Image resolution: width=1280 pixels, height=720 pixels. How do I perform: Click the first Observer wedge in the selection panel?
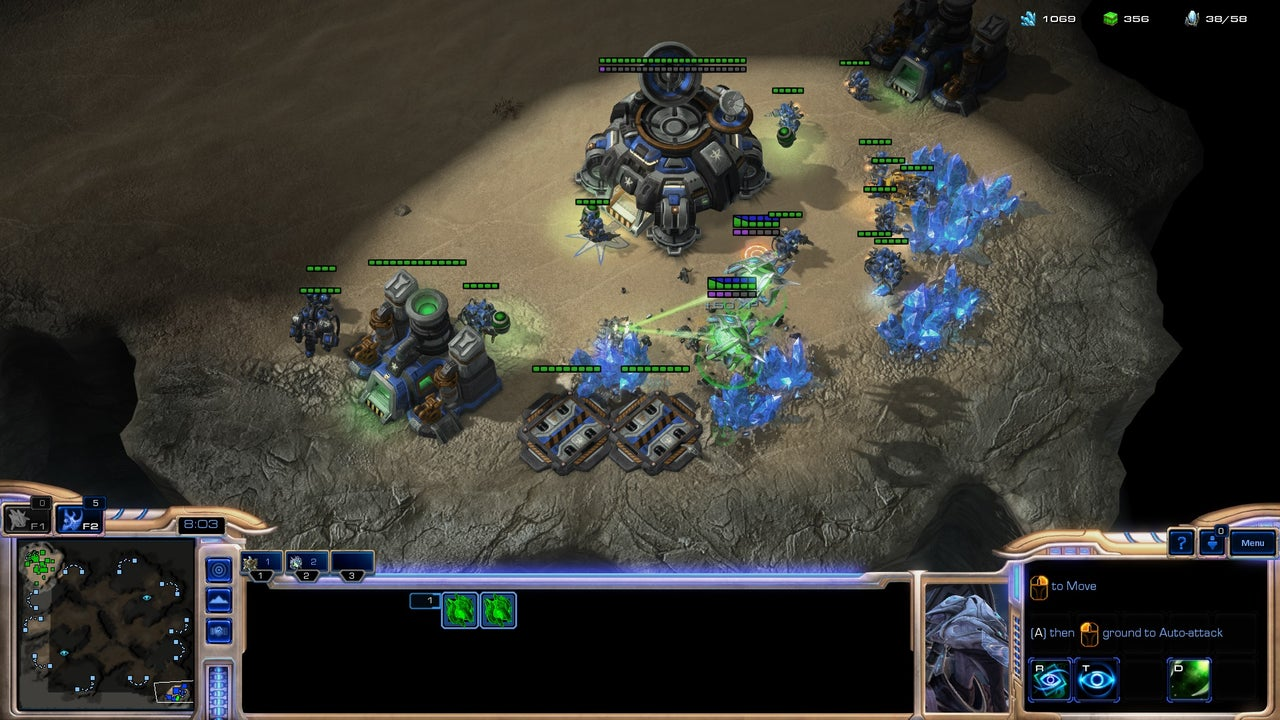[x=459, y=610]
